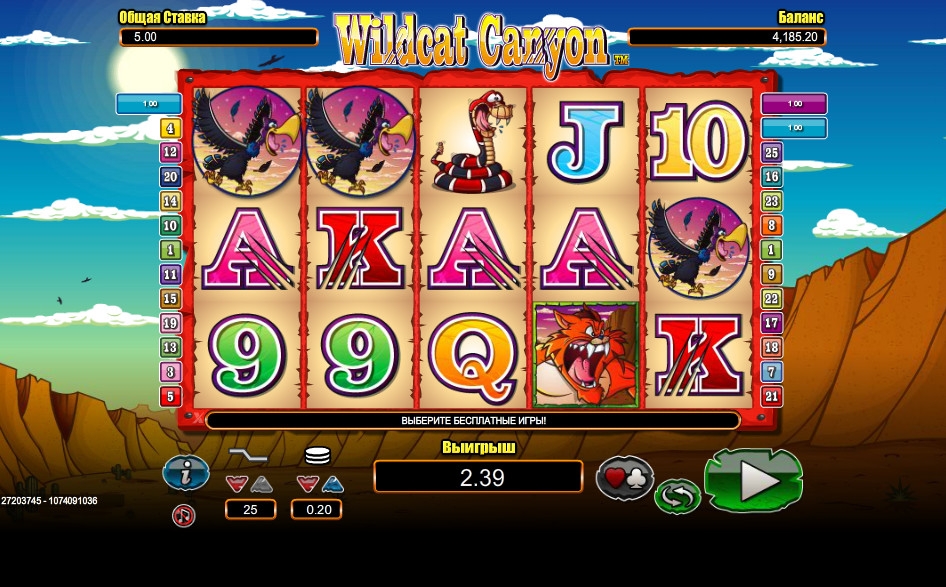946x587 pixels.
Task: Choose payline marker 15
Action: (170, 299)
